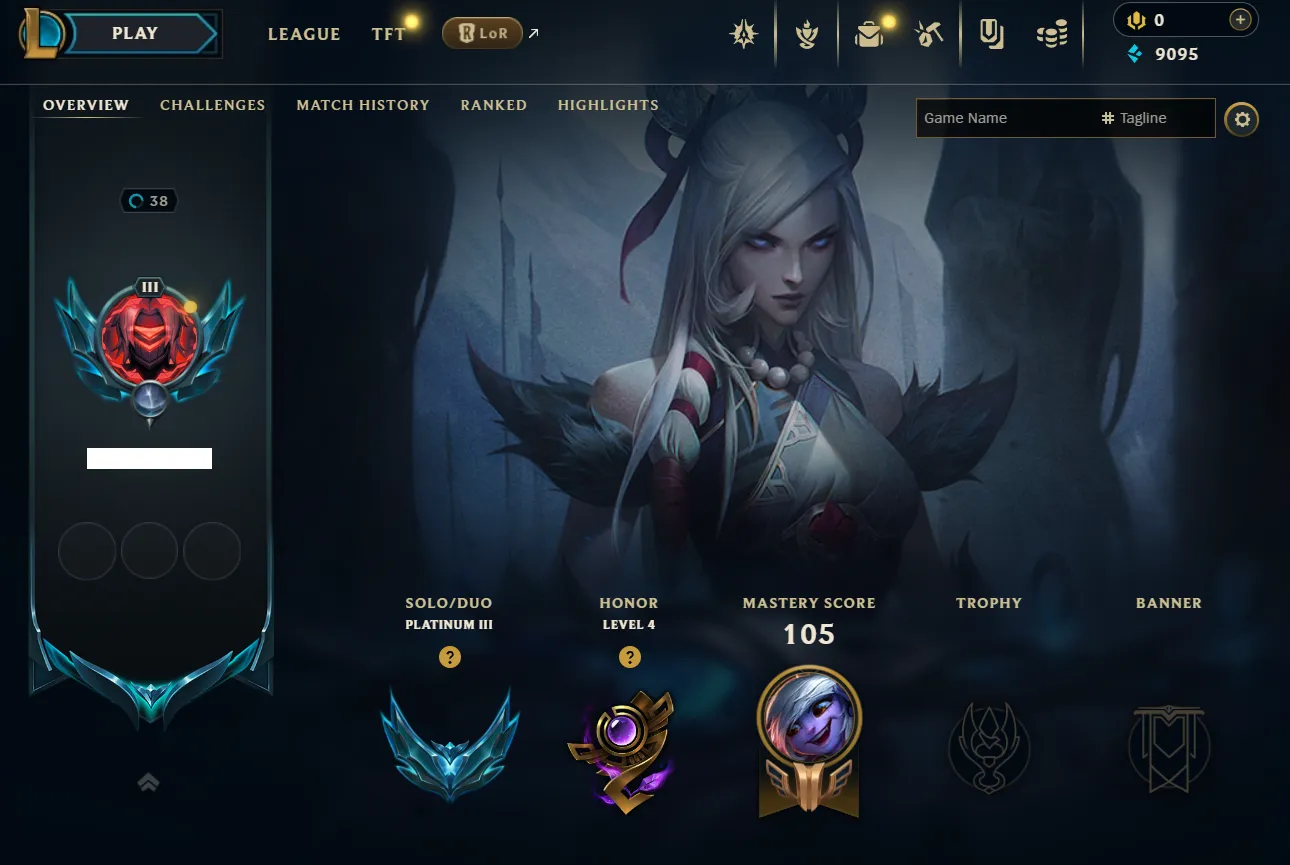Open the hammer Loot crafting icon
This screenshot has width=1290, height=865.
click(929, 35)
